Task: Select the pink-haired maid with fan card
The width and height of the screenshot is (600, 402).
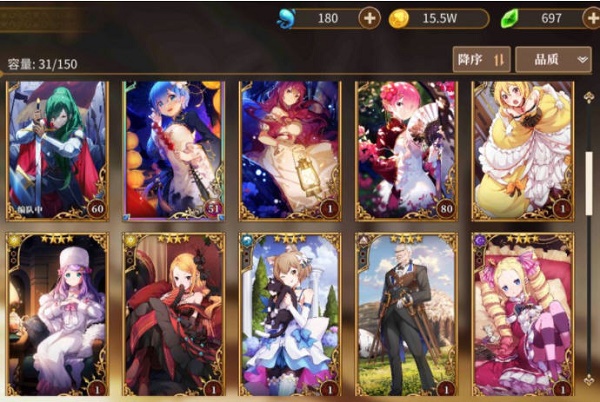Action: tap(405, 150)
